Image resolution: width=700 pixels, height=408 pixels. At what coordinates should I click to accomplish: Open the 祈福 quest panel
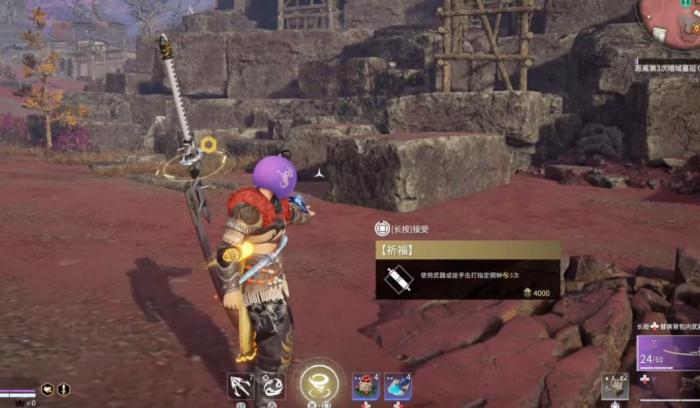pos(467,270)
